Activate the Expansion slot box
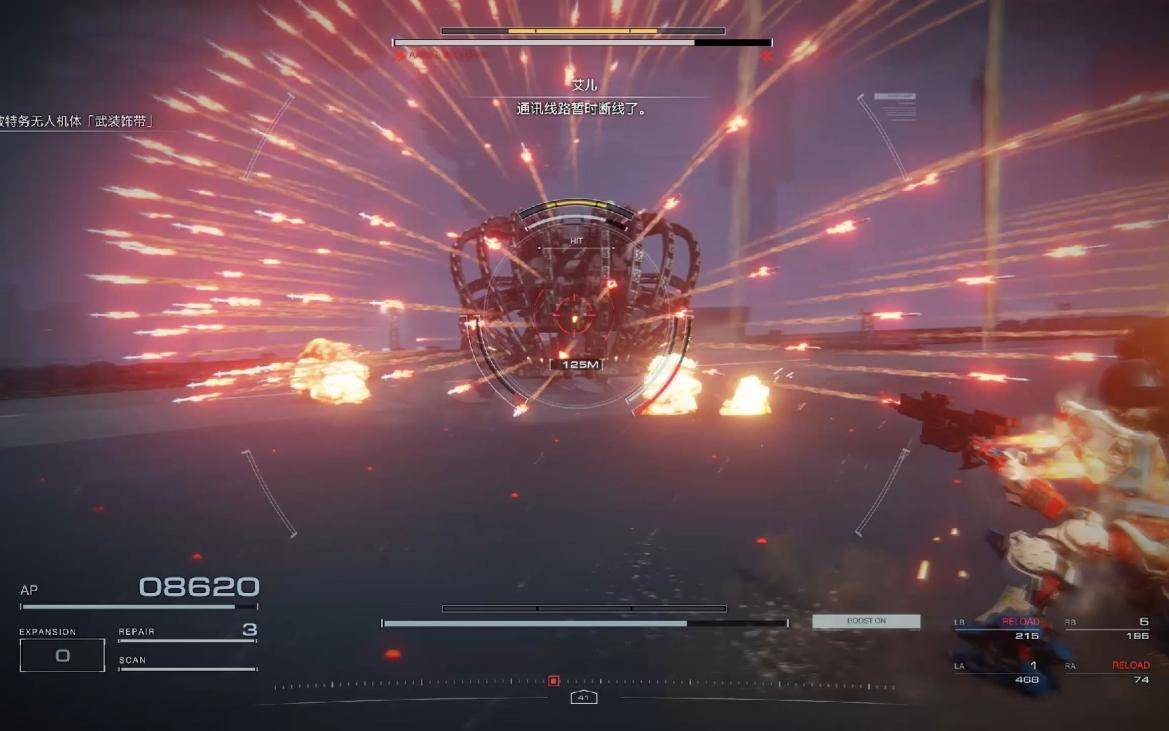1169x731 pixels. tap(62, 655)
